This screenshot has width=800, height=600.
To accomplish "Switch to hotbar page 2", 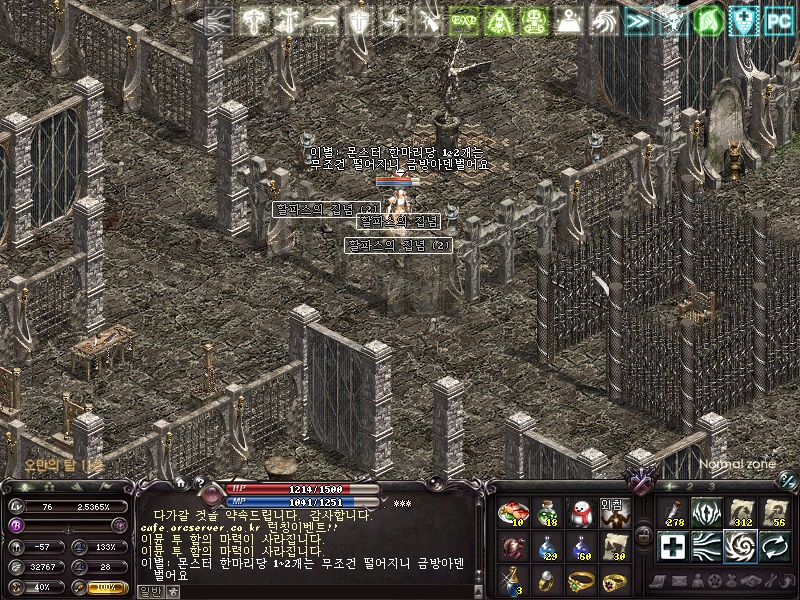I will (688, 486).
